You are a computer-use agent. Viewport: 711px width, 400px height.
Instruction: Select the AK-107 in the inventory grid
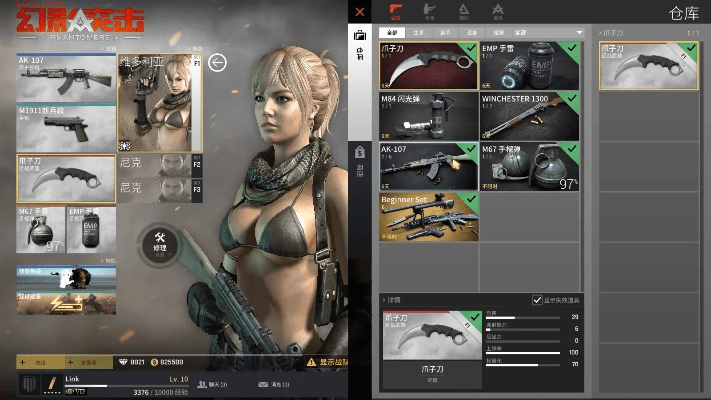(x=429, y=165)
